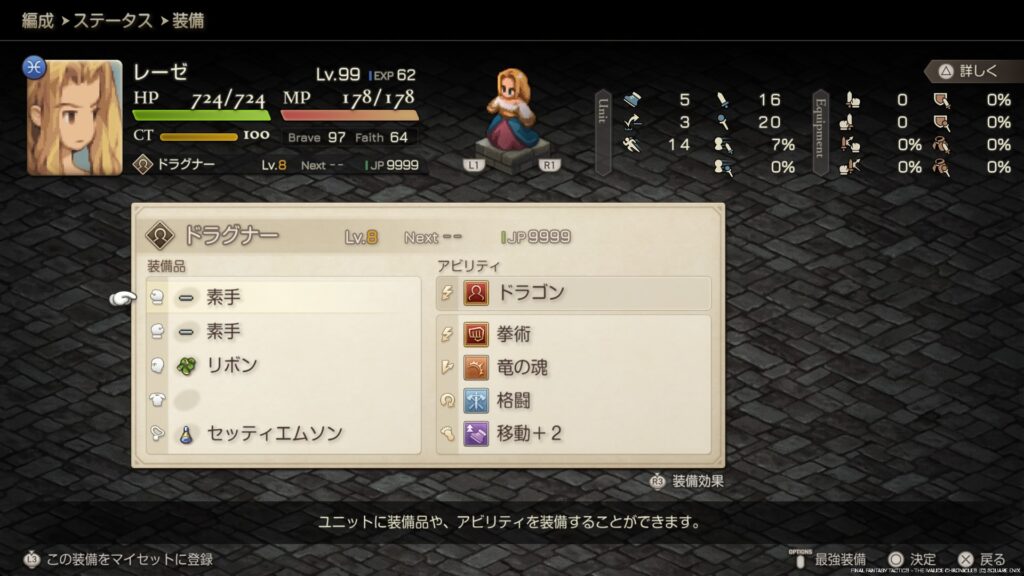Open the Unit stats panel tab
The width and height of the screenshot is (1024, 576).
(x=603, y=132)
